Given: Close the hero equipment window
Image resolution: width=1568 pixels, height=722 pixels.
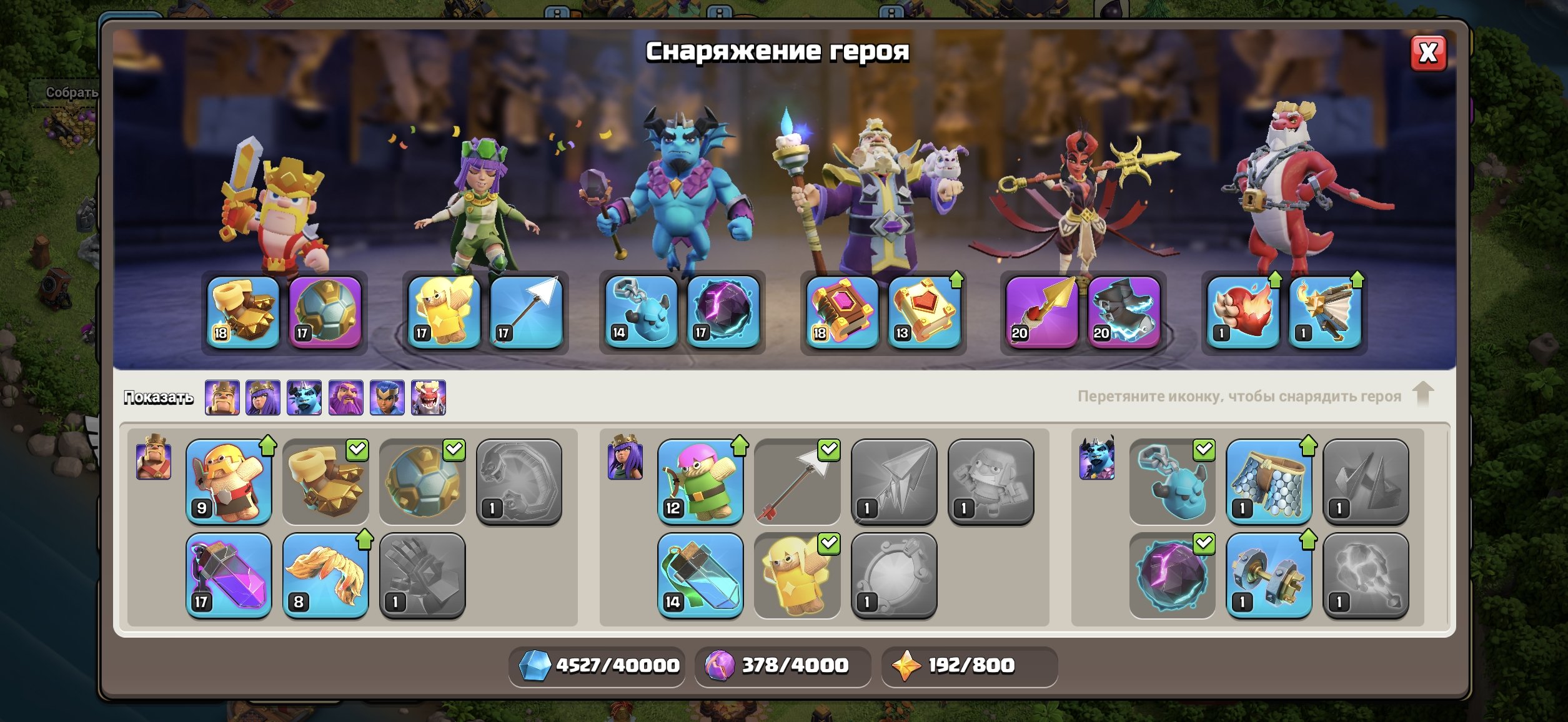Looking at the screenshot, I should click(x=1428, y=53).
